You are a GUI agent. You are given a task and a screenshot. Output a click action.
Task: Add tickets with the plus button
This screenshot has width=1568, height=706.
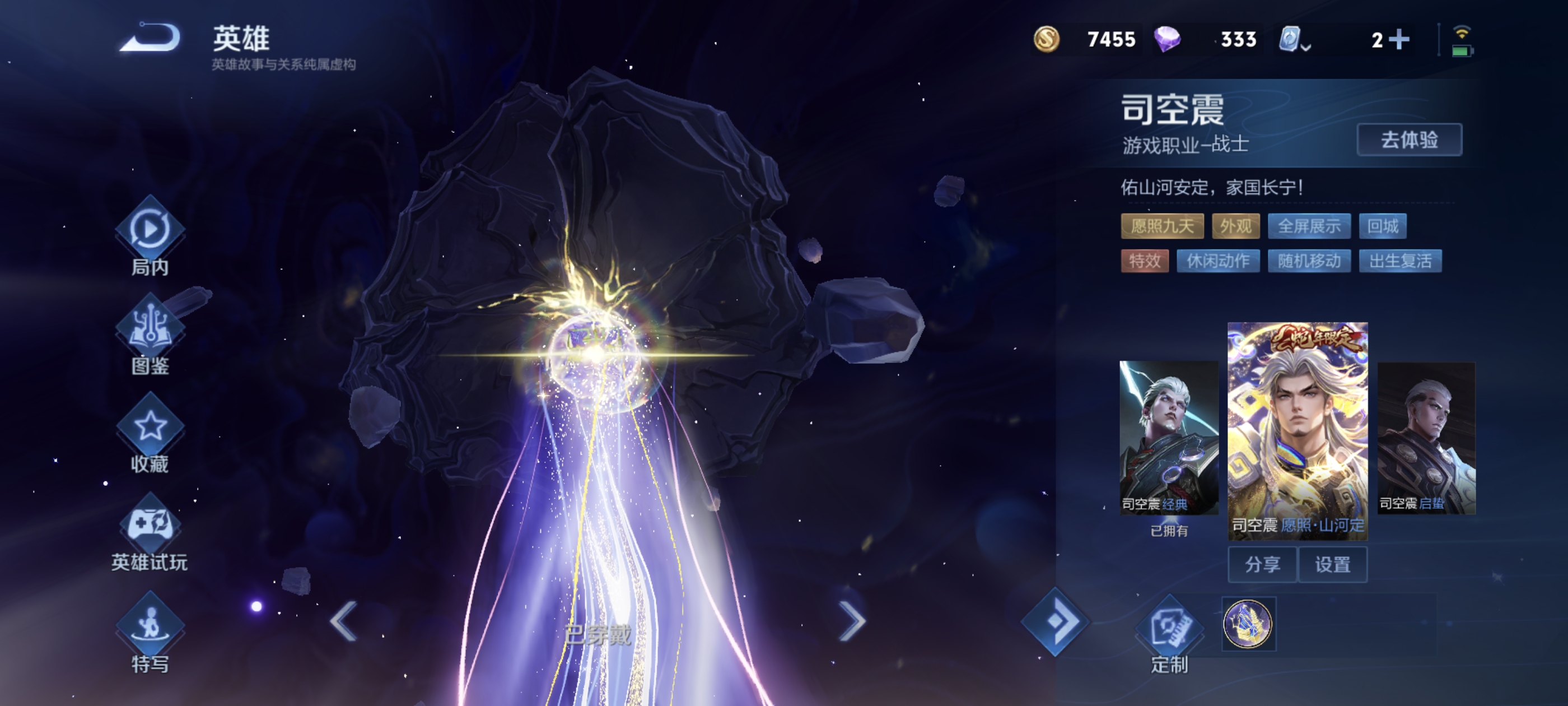pyautogui.click(x=1399, y=40)
